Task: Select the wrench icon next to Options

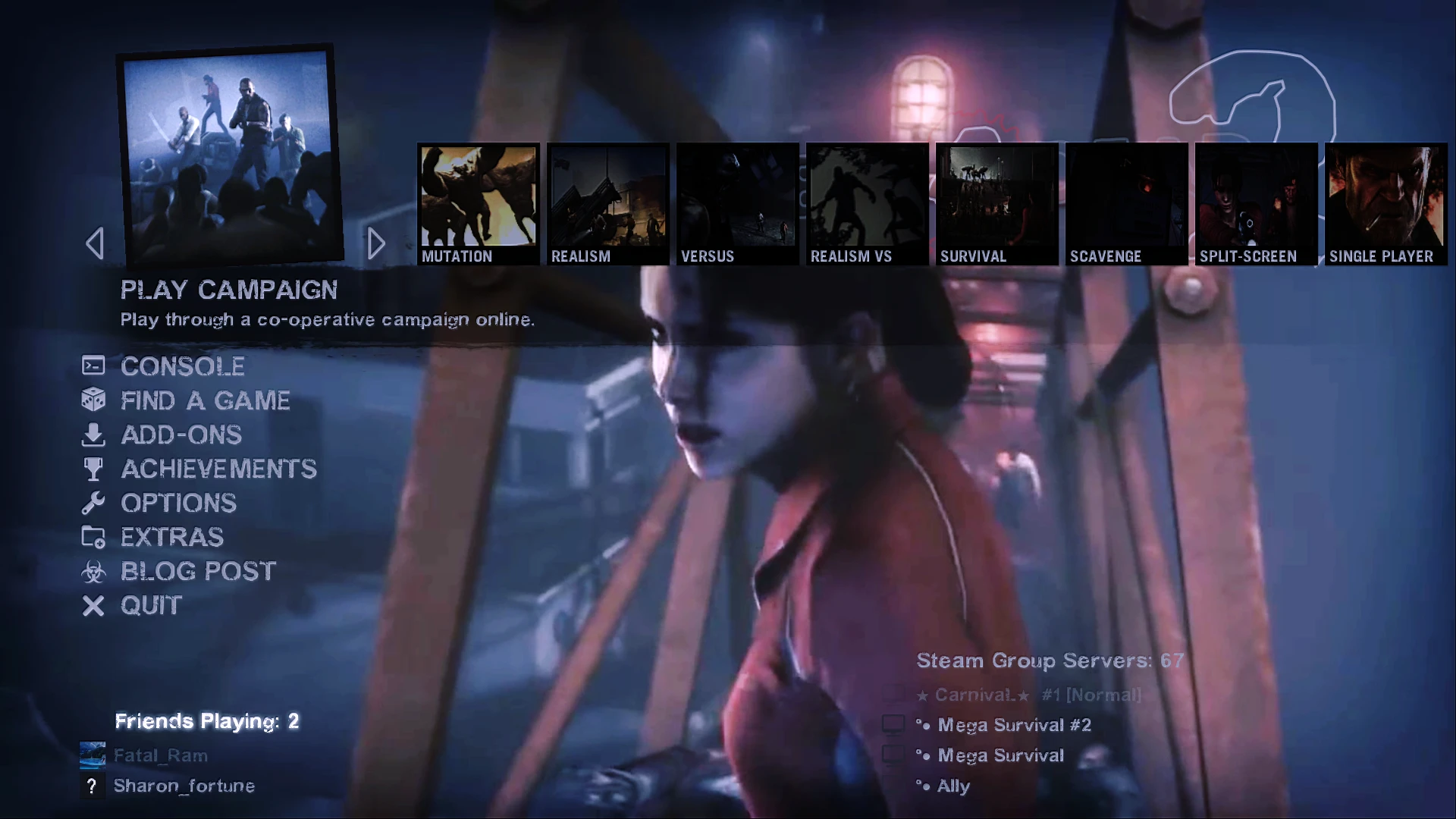Action: coord(93,503)
